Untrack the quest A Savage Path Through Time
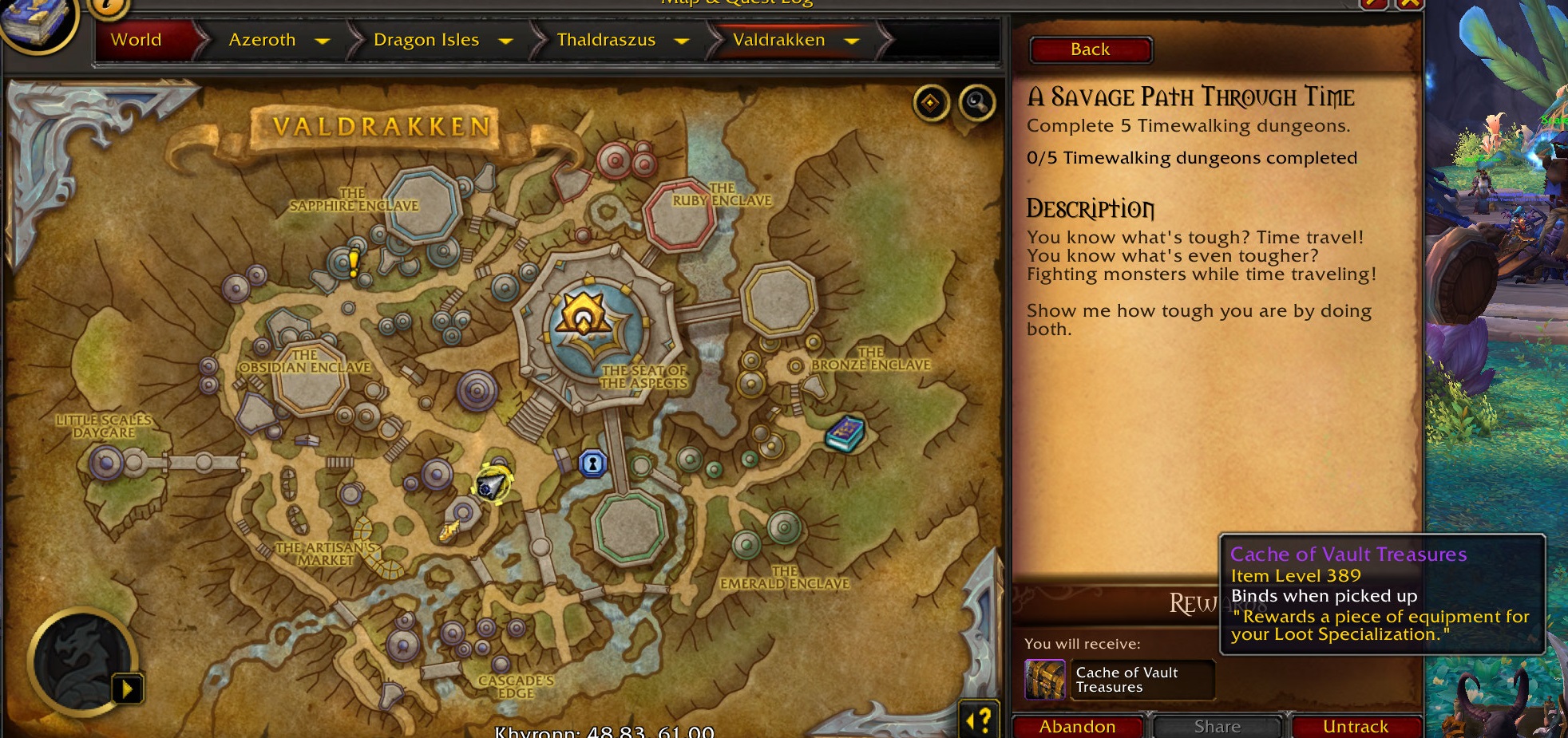 coord(1357,726)
